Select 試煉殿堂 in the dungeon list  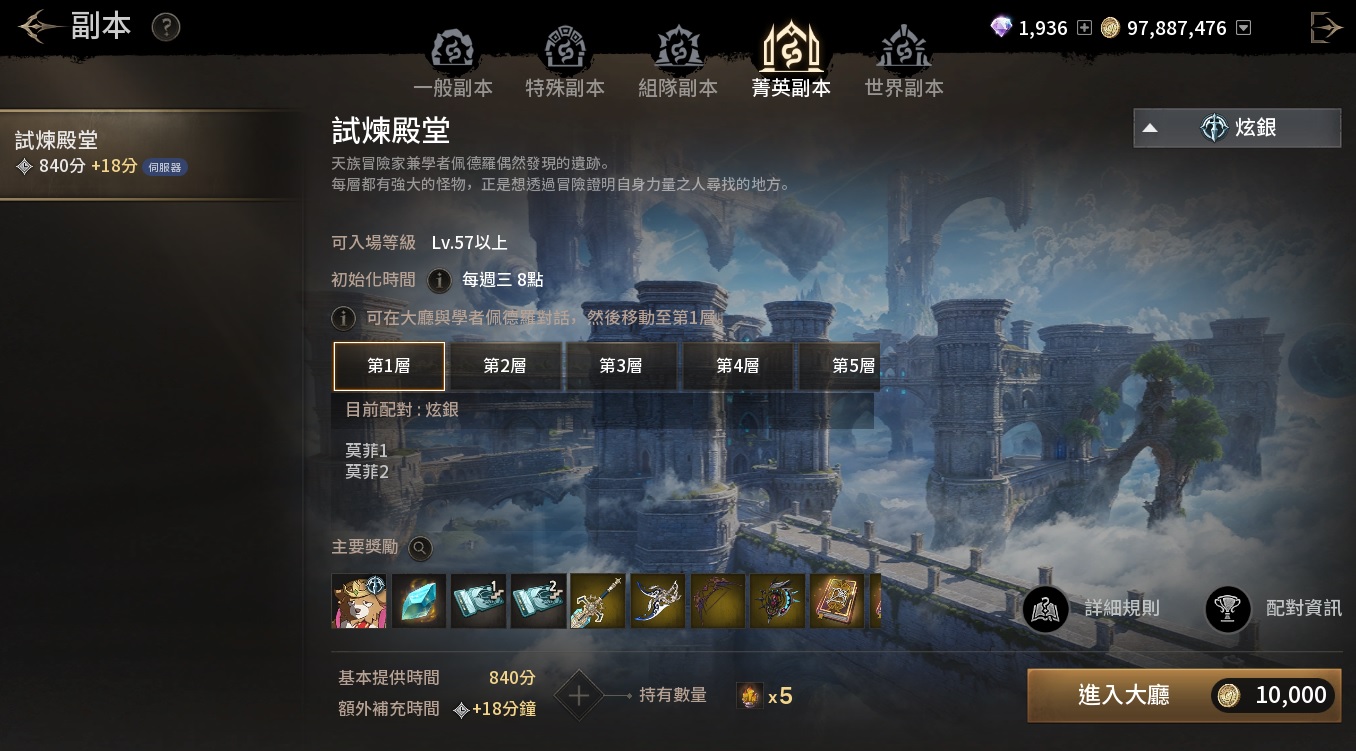pyautogui.click(x=150, y=153)
